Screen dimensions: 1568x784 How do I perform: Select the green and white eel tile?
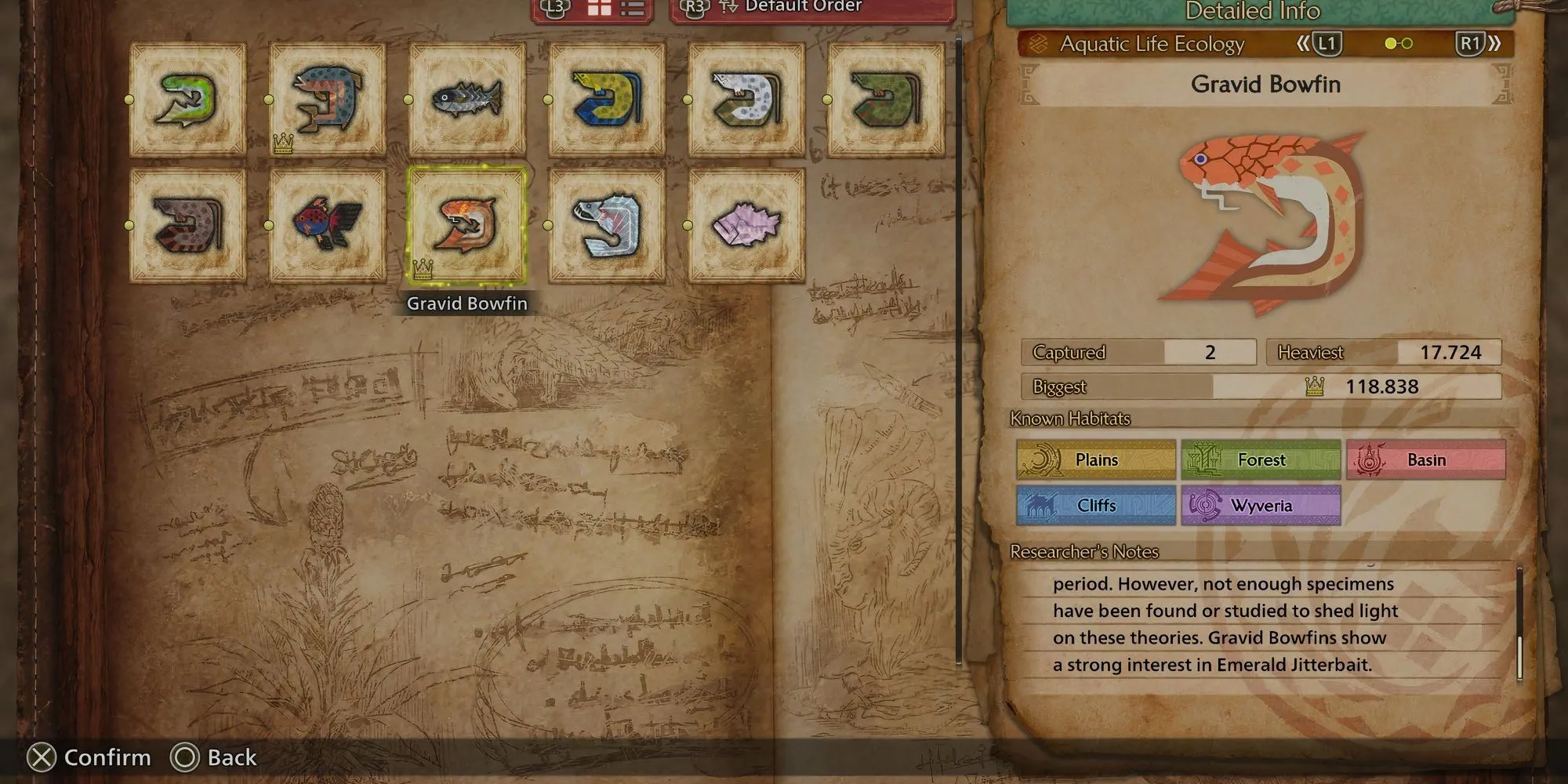pos(187,100)
